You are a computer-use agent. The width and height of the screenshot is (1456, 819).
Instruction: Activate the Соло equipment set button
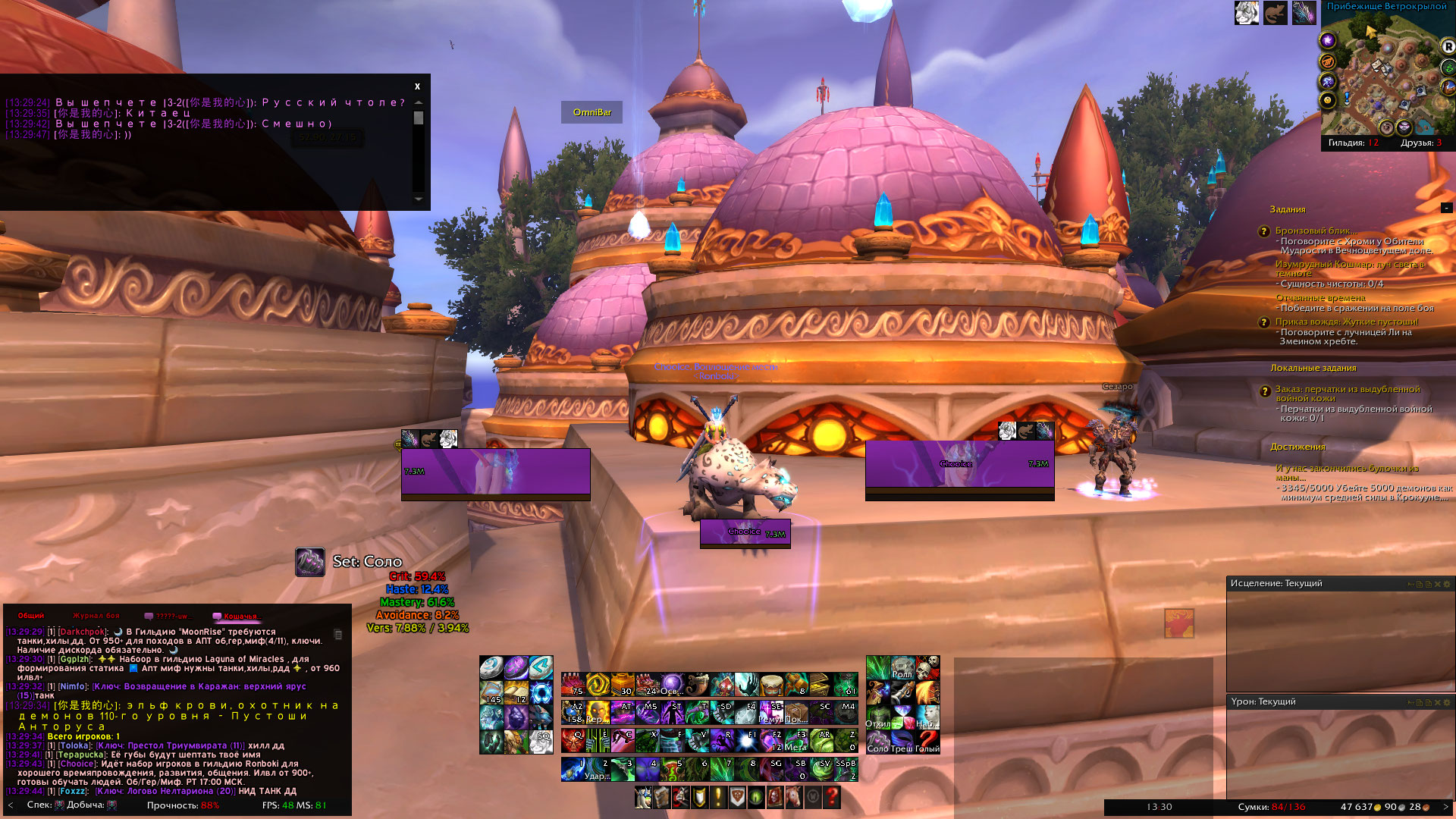point(877,741)
